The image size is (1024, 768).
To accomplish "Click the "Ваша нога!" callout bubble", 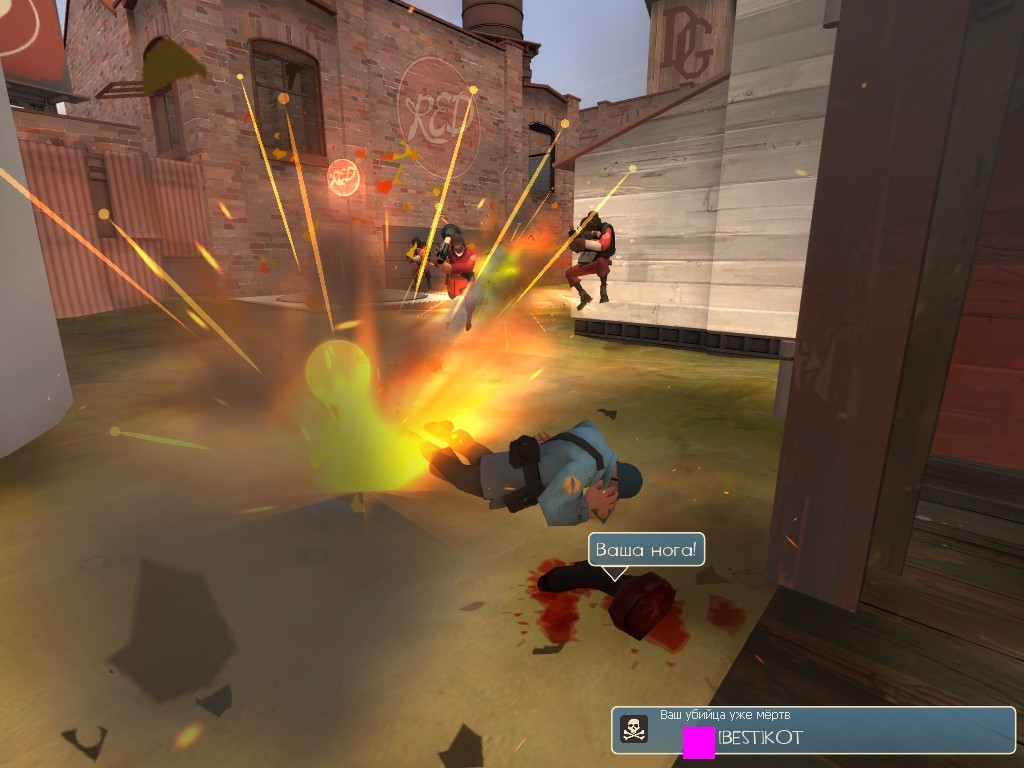I will [648, 550].
